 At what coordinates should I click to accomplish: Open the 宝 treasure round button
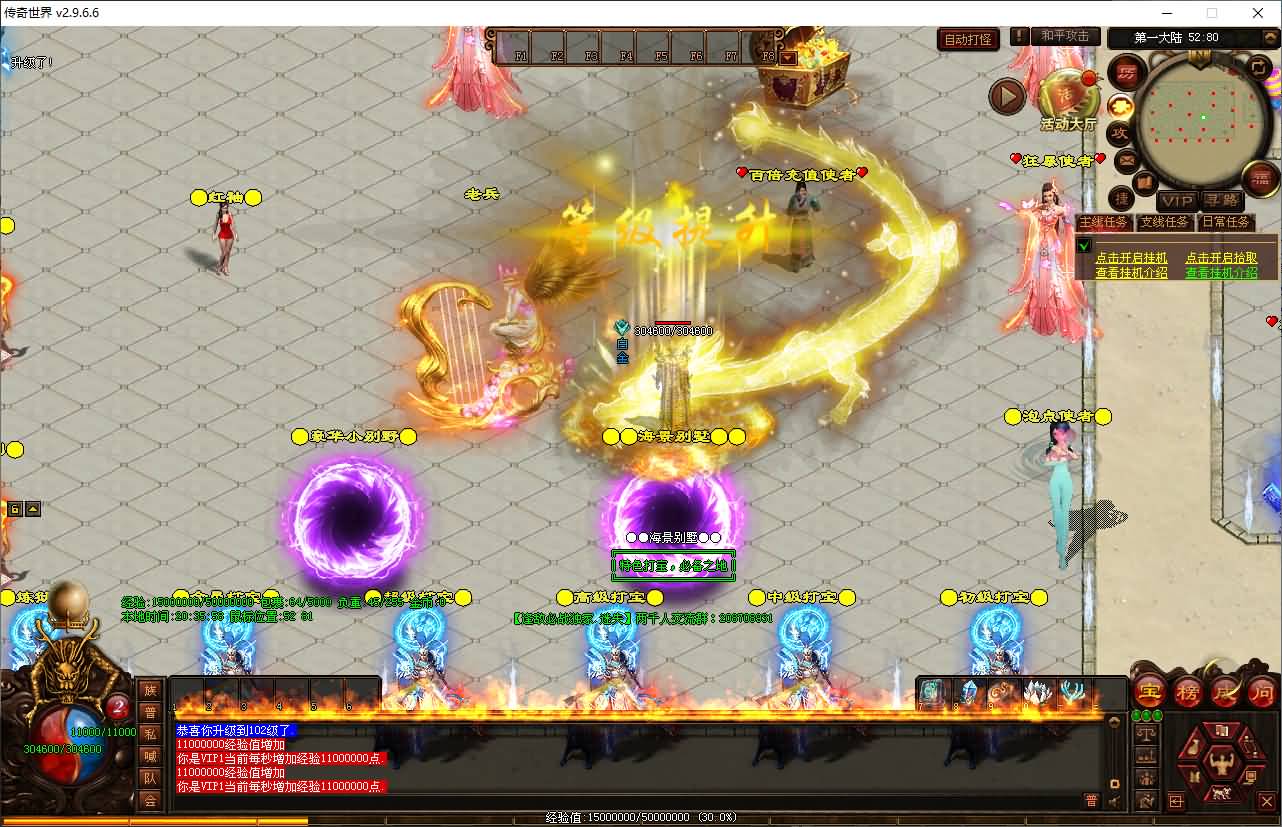[1150, 690]
